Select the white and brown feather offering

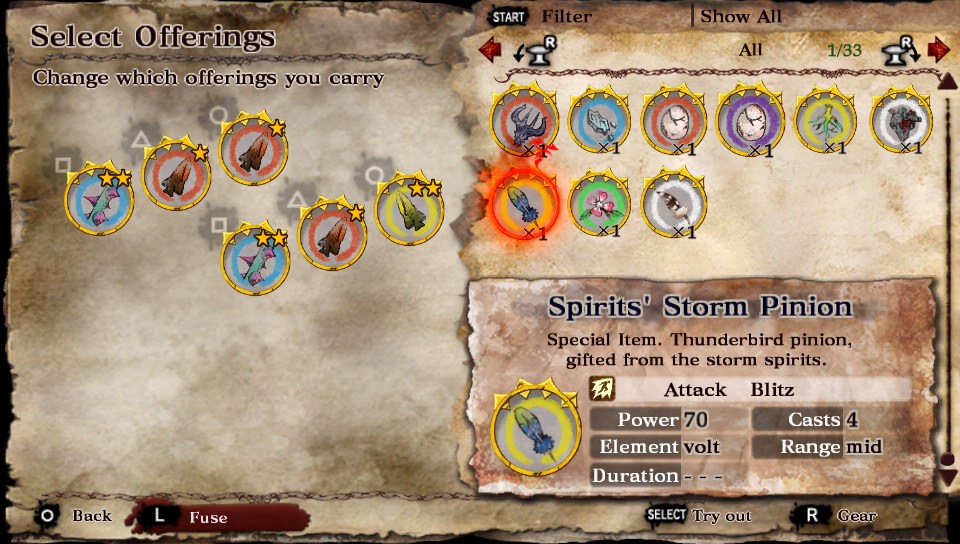[674, 203]
